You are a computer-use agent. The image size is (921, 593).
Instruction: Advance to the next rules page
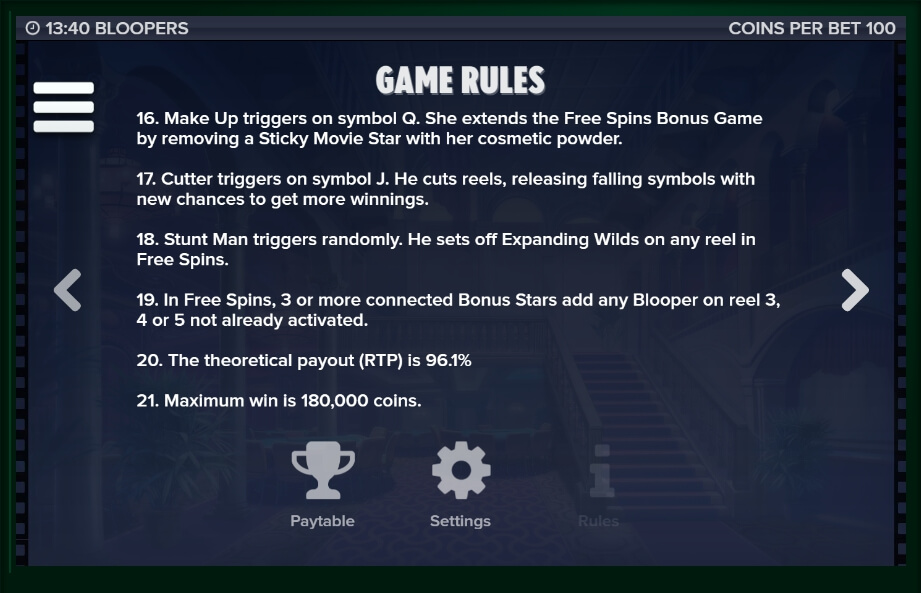pos(854,291)
